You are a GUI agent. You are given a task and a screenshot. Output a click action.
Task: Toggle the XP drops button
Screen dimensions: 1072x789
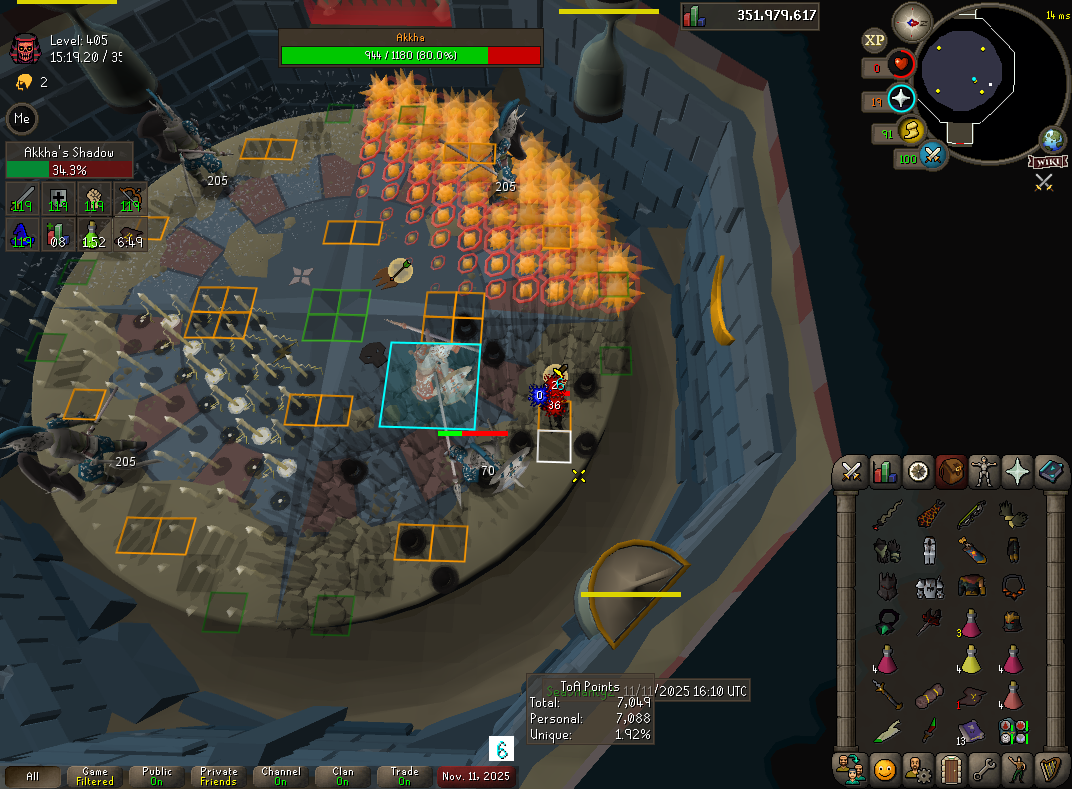874,40
